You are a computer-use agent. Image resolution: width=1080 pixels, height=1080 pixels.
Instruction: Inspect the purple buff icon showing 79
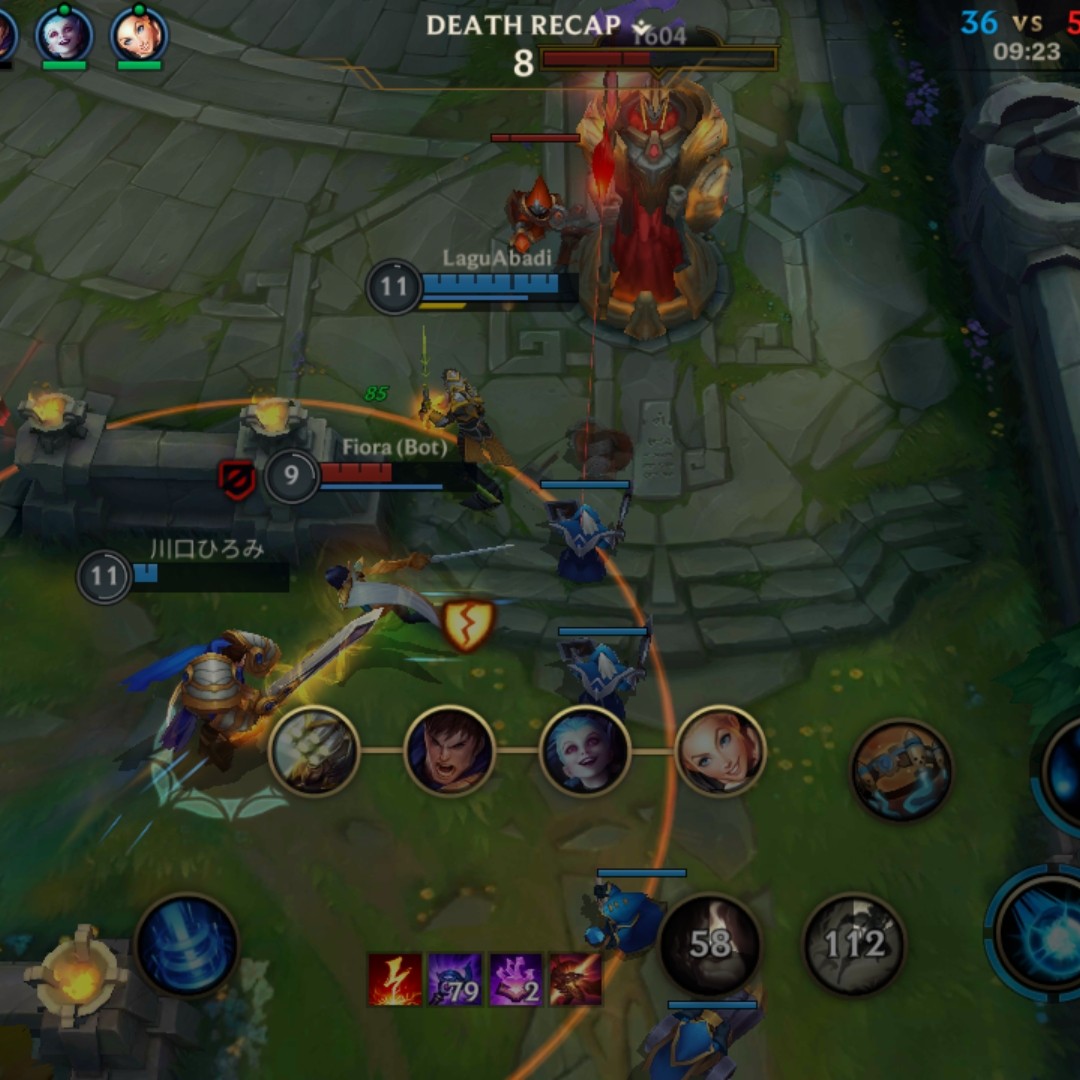(455, 979)
